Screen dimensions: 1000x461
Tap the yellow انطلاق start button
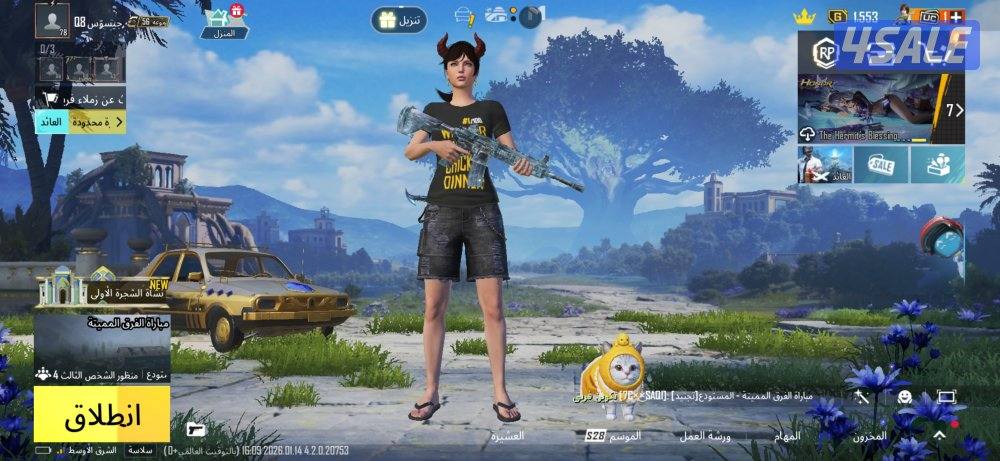point(102,414)
